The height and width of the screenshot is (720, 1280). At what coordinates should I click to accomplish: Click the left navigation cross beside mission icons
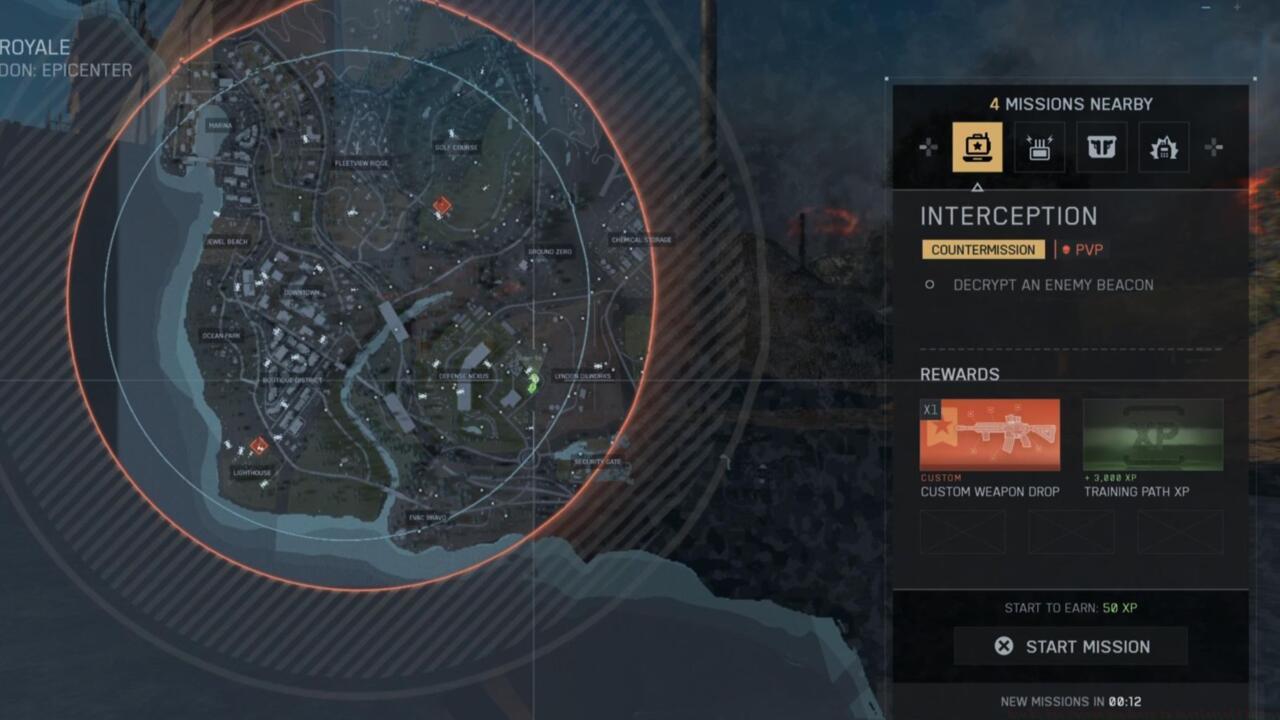(926, 146)
